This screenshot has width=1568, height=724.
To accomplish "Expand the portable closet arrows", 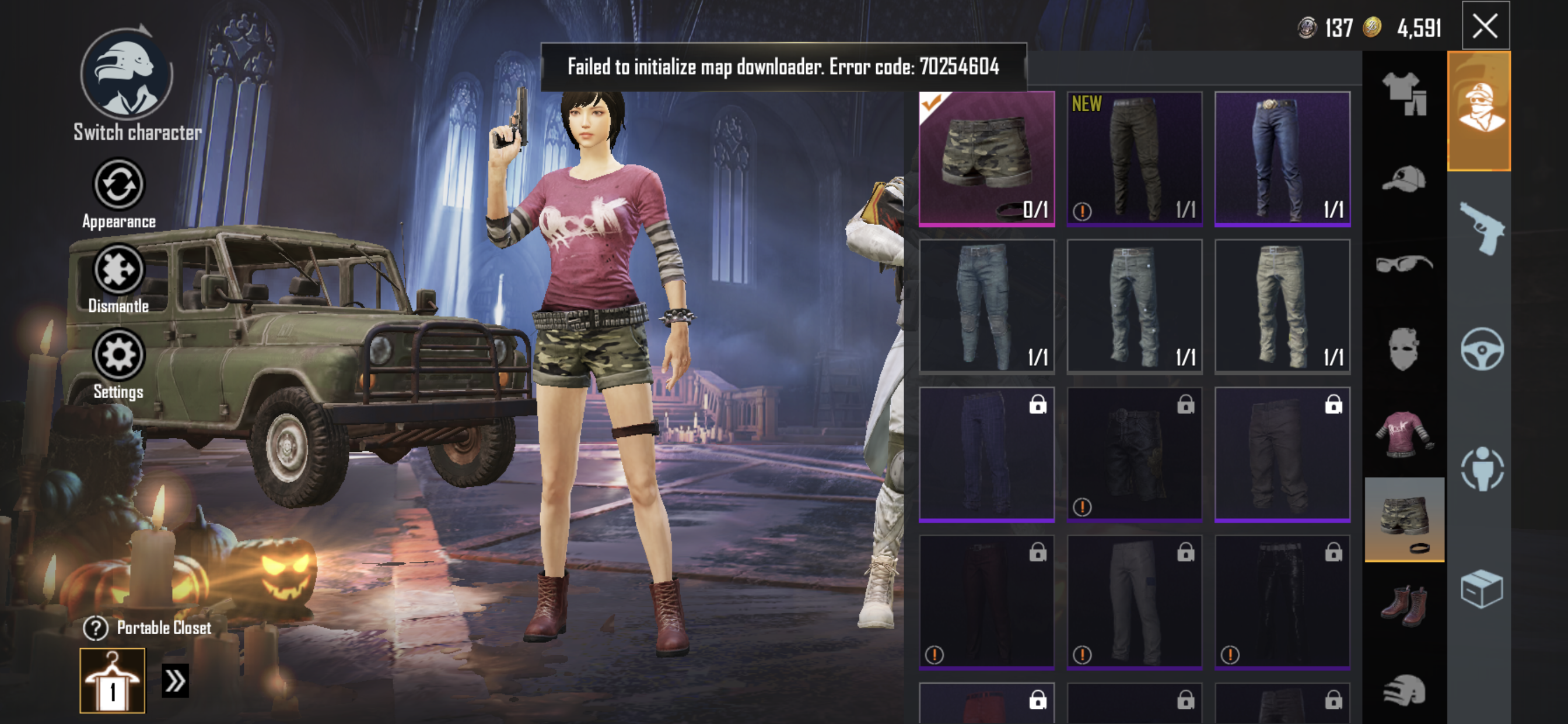I will (176, 680).
